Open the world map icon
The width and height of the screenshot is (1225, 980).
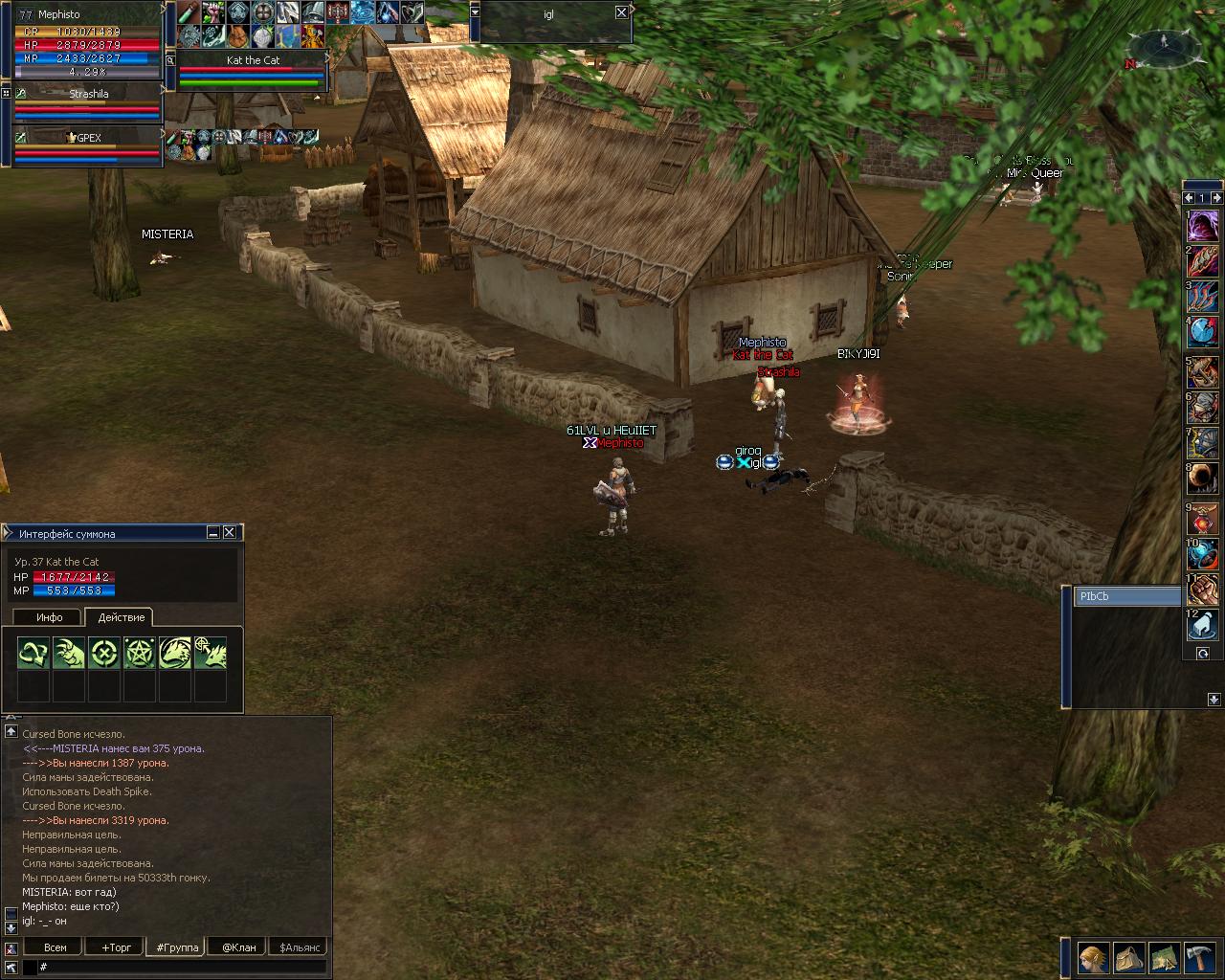1164,957
